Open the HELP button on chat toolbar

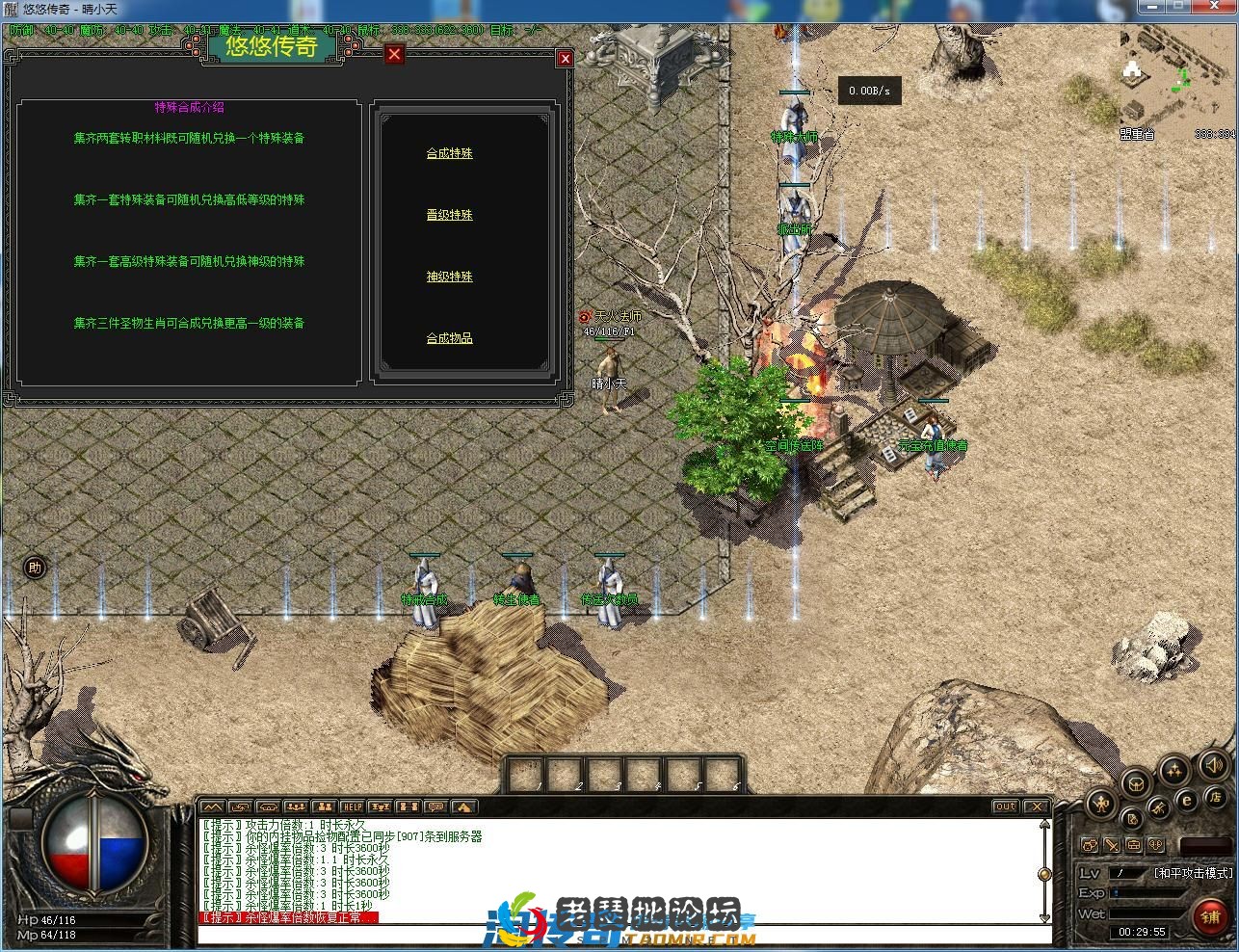pos(352,807)
